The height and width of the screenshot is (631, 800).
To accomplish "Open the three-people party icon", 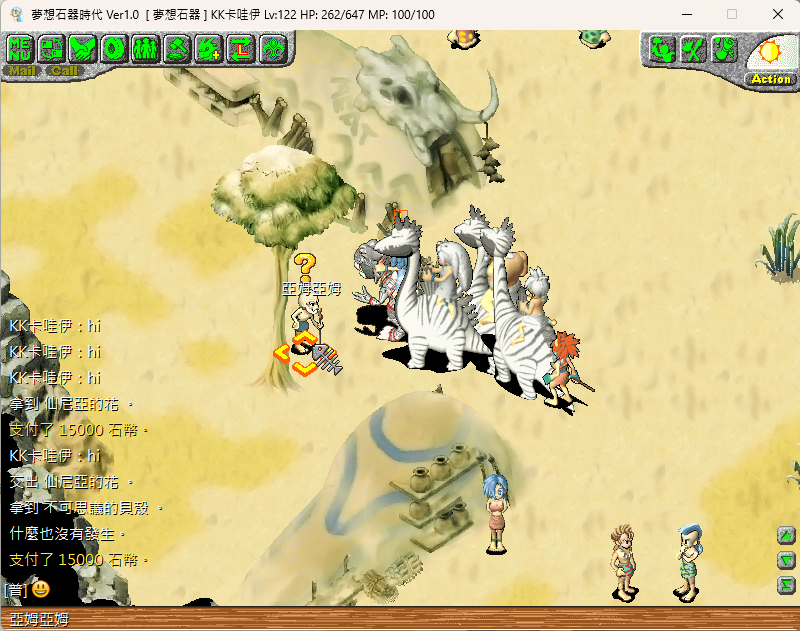I will [145, 48].
